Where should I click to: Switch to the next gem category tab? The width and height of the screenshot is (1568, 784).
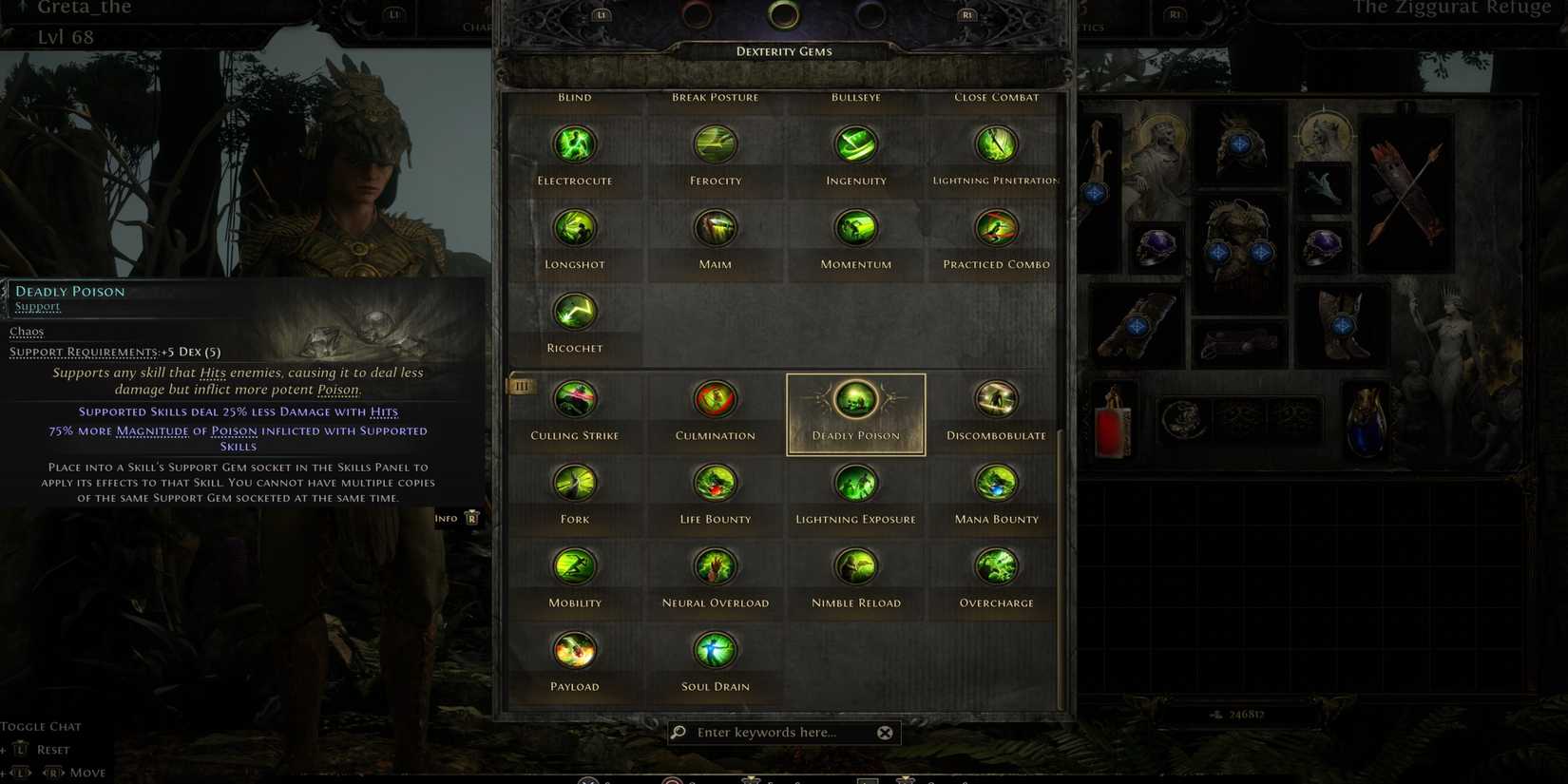coord(966,15)
